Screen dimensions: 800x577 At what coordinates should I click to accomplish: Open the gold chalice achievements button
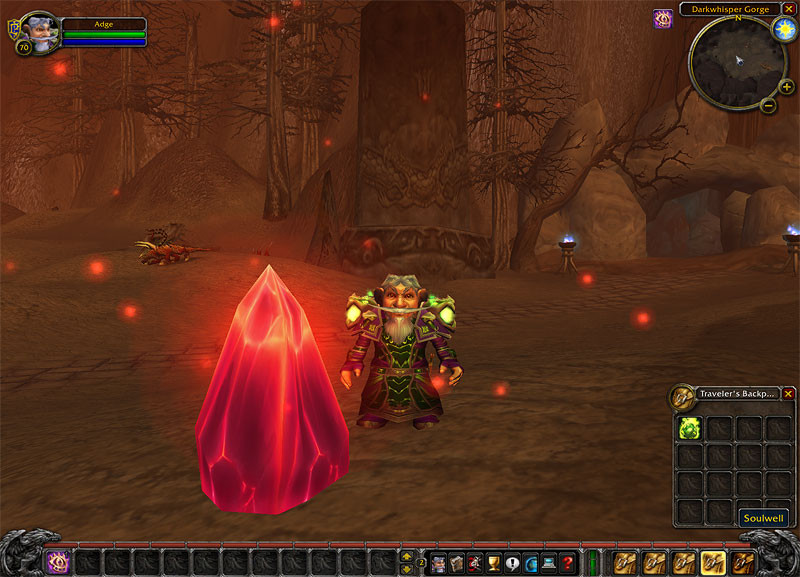click(493, 563)
